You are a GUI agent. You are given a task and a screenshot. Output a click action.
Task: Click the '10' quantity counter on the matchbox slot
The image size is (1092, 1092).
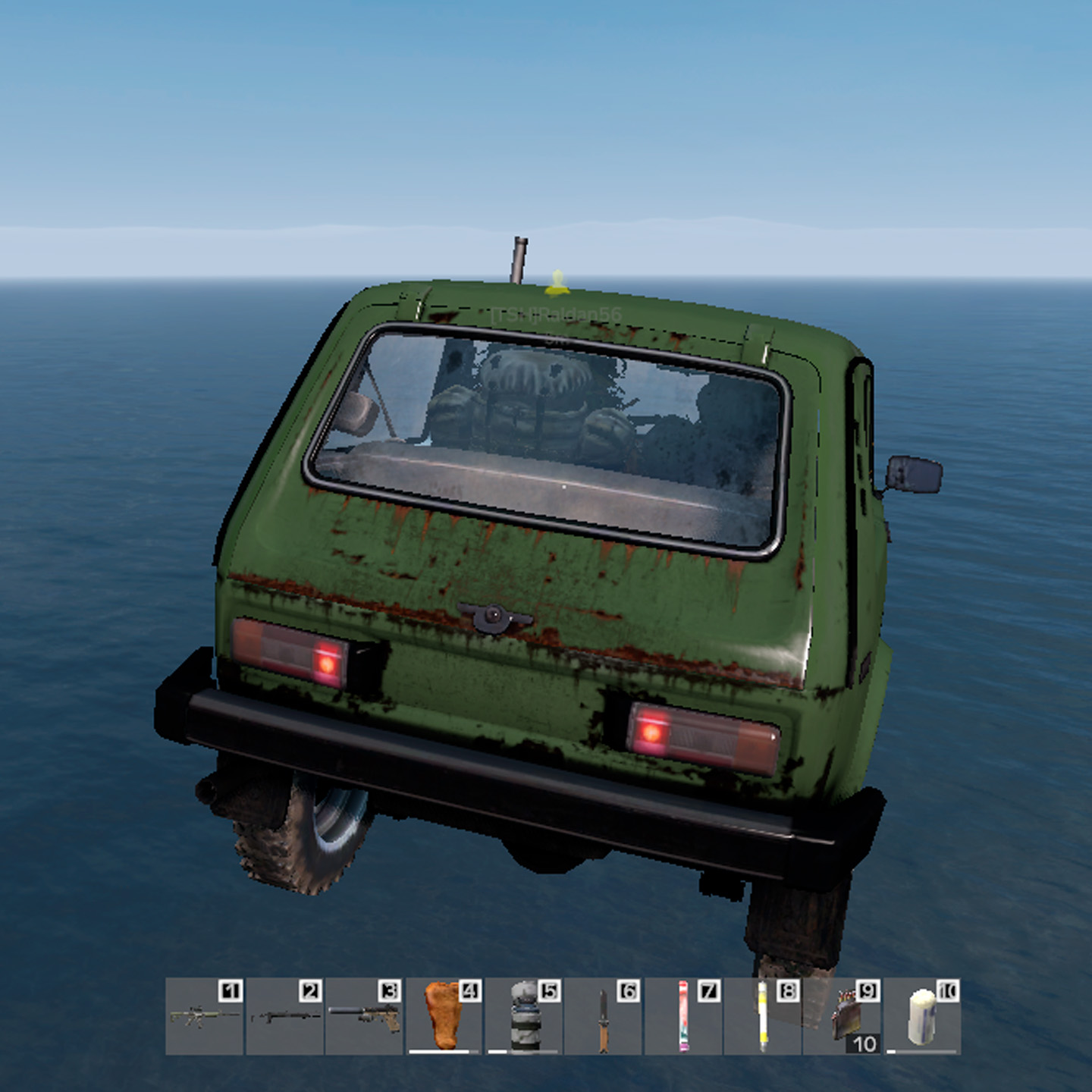point(864,1045)
